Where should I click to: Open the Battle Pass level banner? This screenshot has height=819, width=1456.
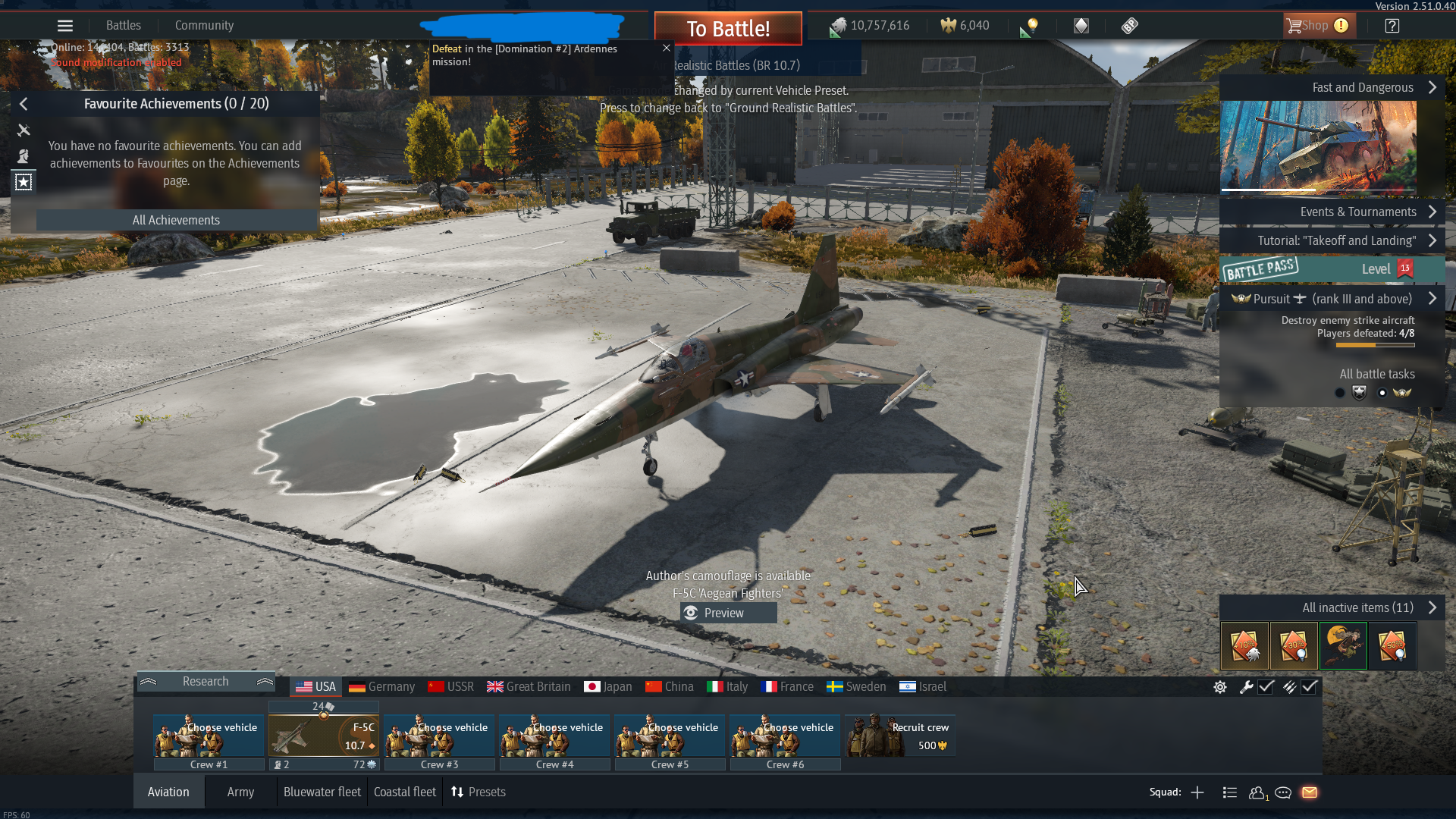coord(1332,269)
